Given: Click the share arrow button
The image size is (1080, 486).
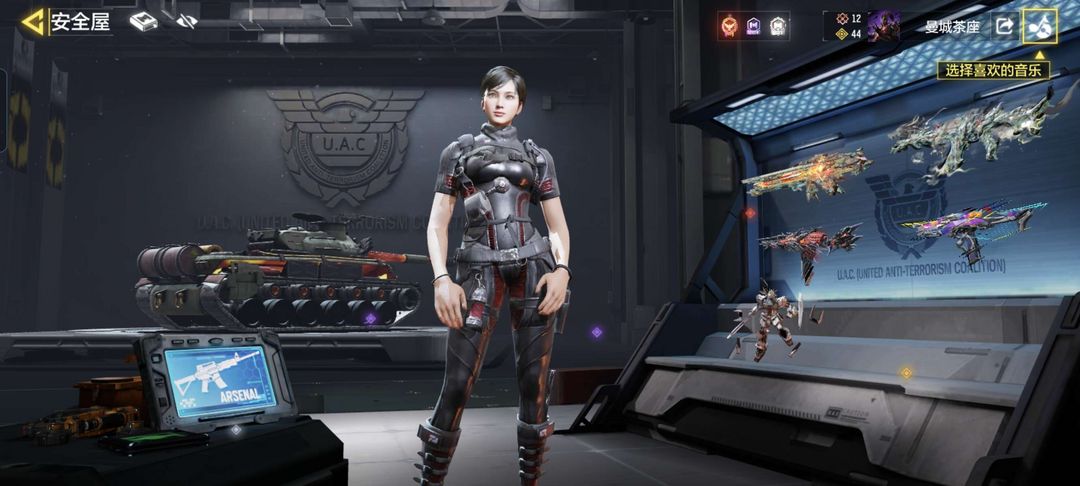Looking at the screenshot, I should [x=1003, y=26].
